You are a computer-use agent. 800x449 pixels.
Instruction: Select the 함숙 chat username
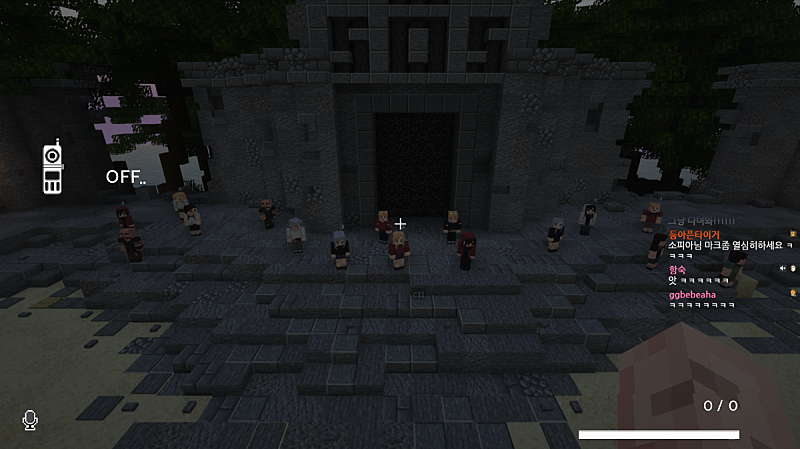pyautogui.click(x=677, y=269)
